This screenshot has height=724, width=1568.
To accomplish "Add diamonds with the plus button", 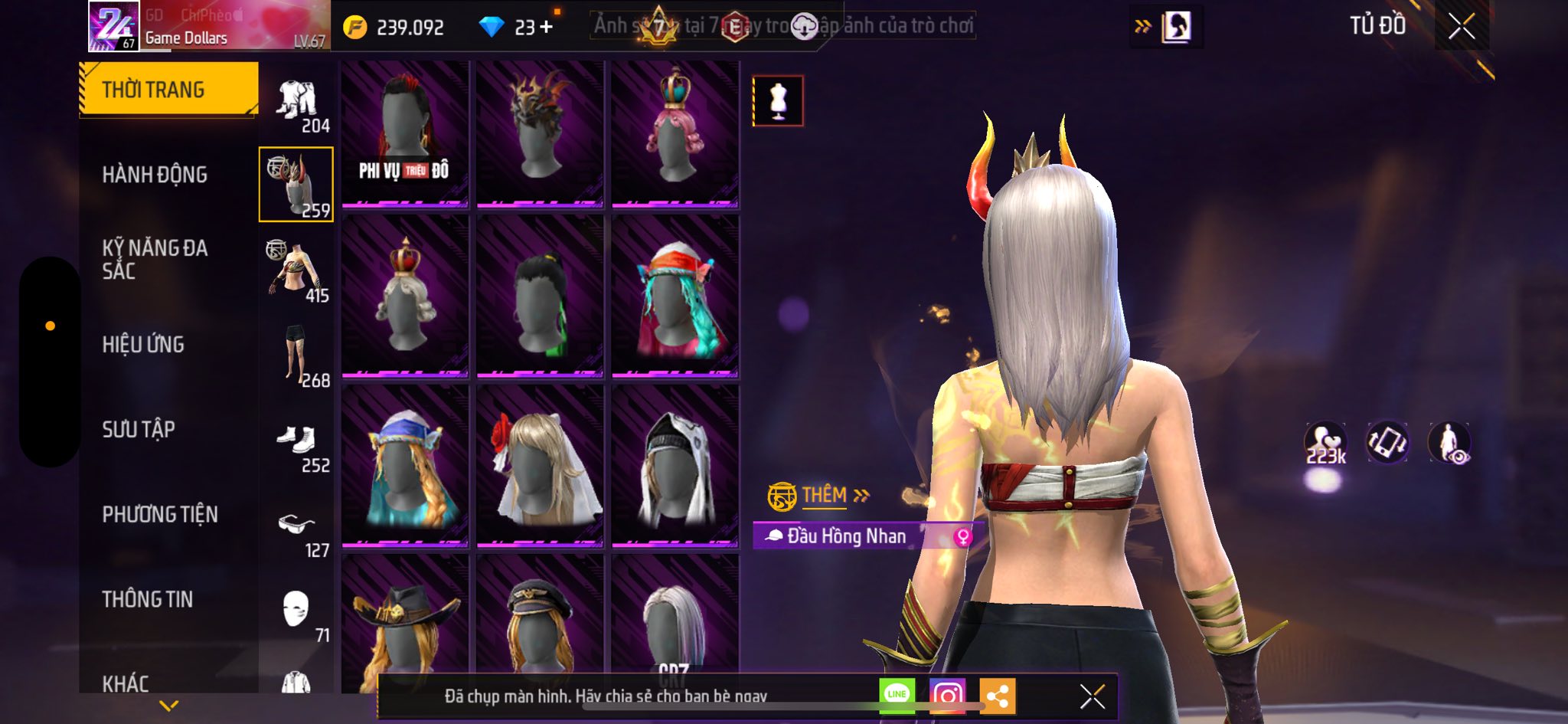I will pos(546,27).
